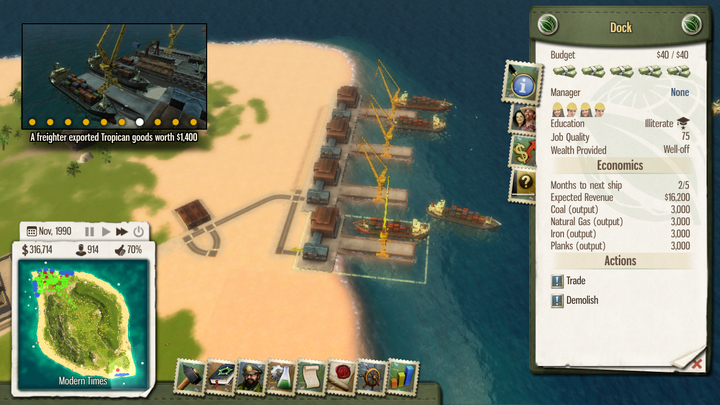Assign a manager via the None link
Image resolution: width=720 pixels, height=405 pixels.
pos(679,92)
